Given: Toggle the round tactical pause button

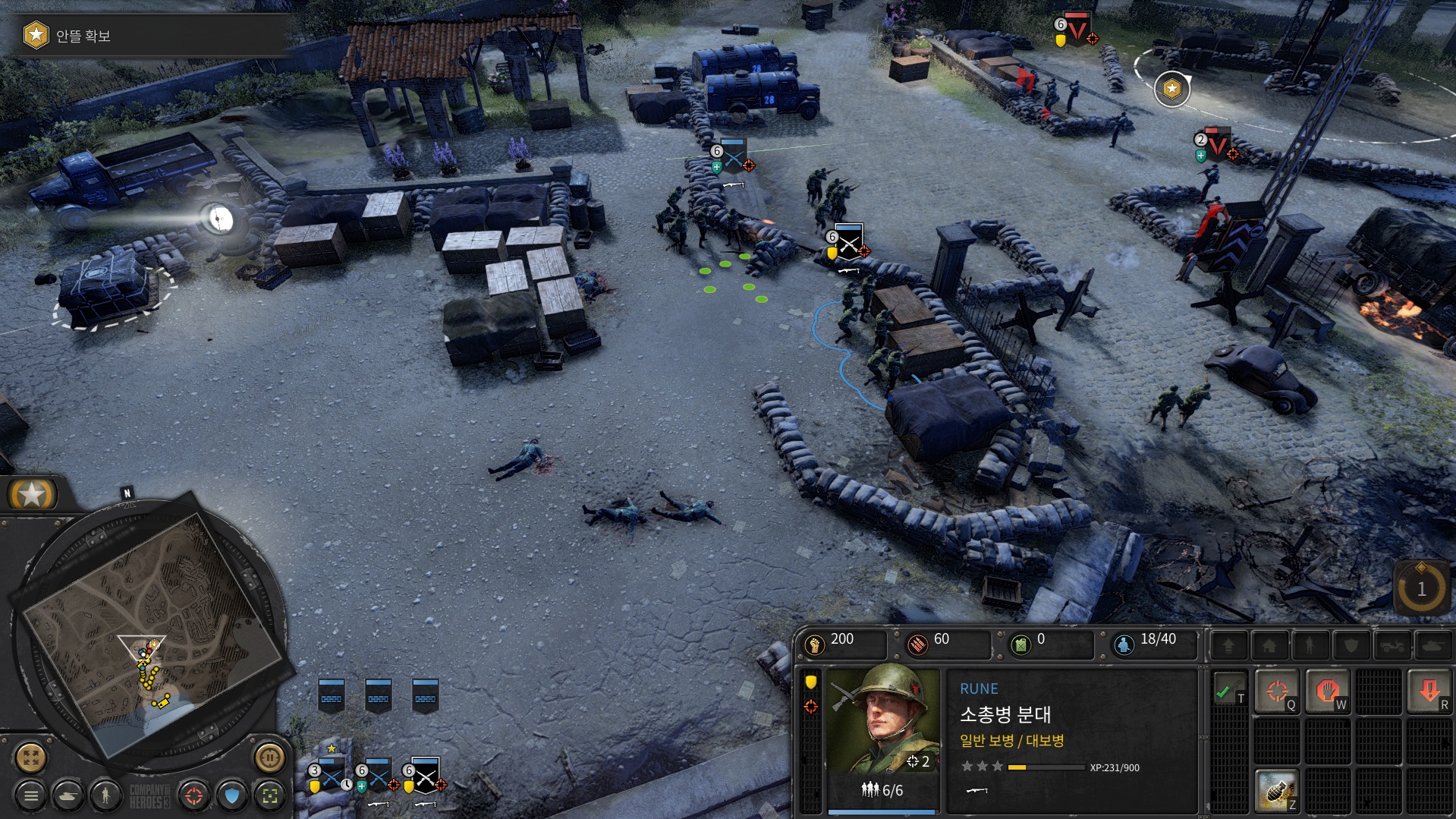Looking at the screenshot, I should 269,757.
